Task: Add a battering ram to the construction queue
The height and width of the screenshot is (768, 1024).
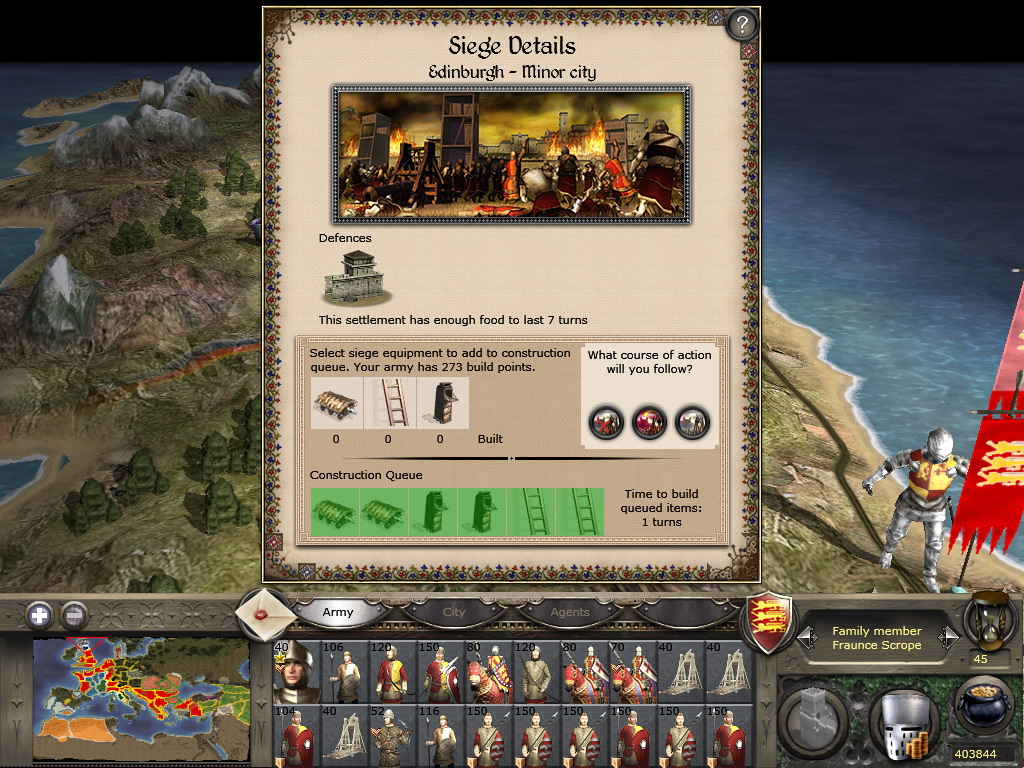Action: [x=336, y=403]
